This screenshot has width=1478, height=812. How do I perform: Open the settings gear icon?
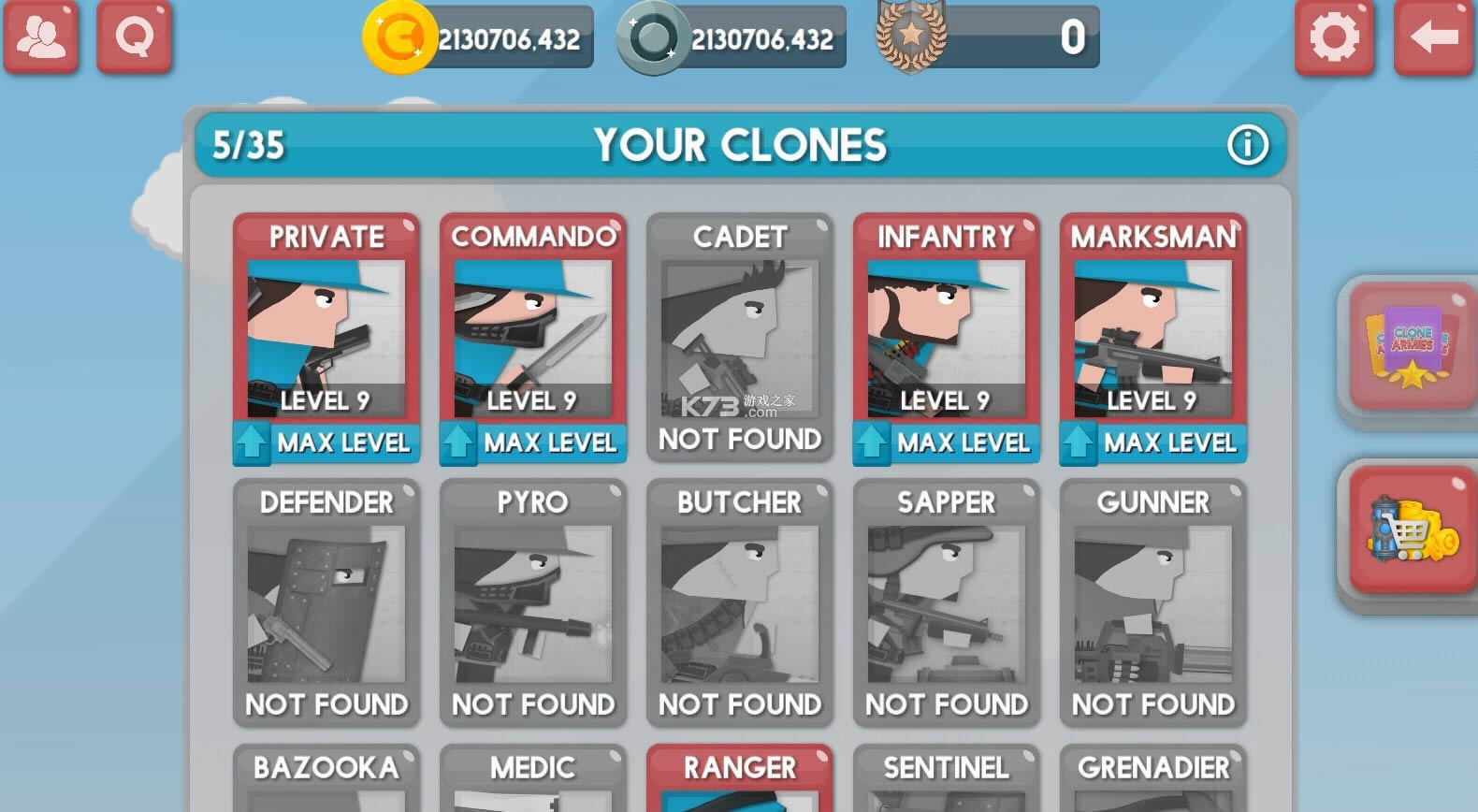(1335, 39)
